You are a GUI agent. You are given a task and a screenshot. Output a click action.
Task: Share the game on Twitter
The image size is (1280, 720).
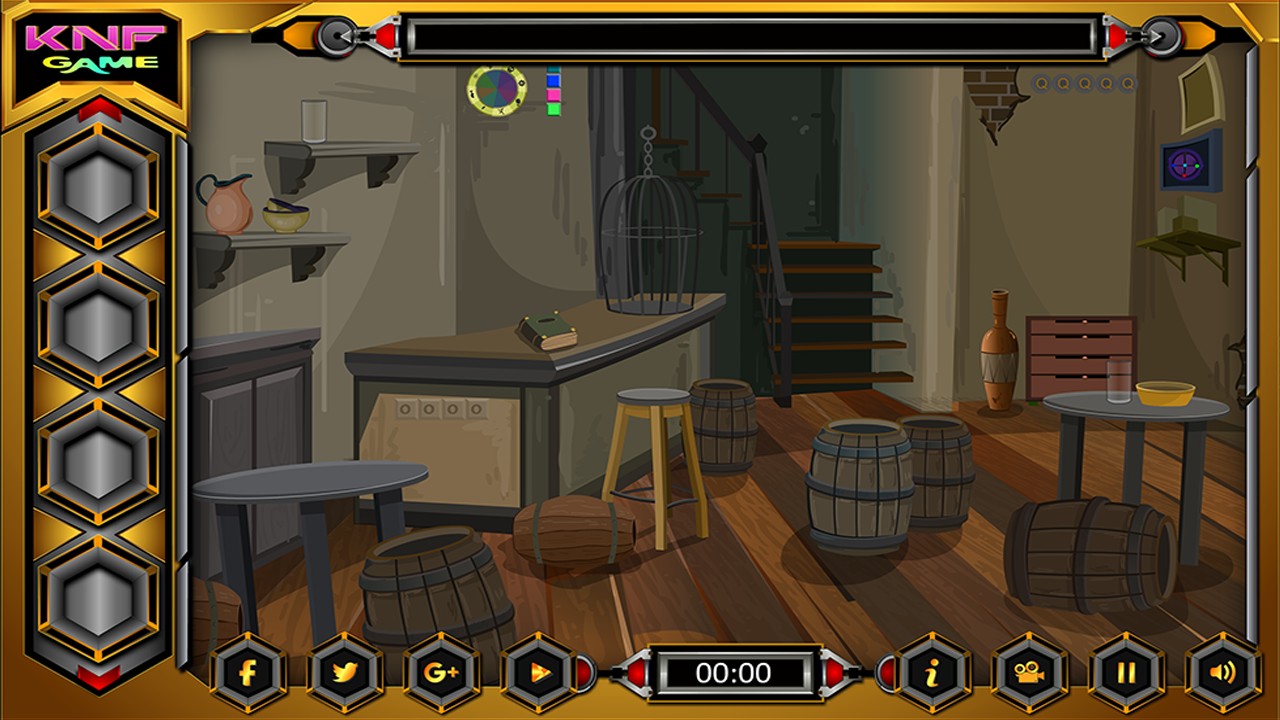click(x=344, y=672)
